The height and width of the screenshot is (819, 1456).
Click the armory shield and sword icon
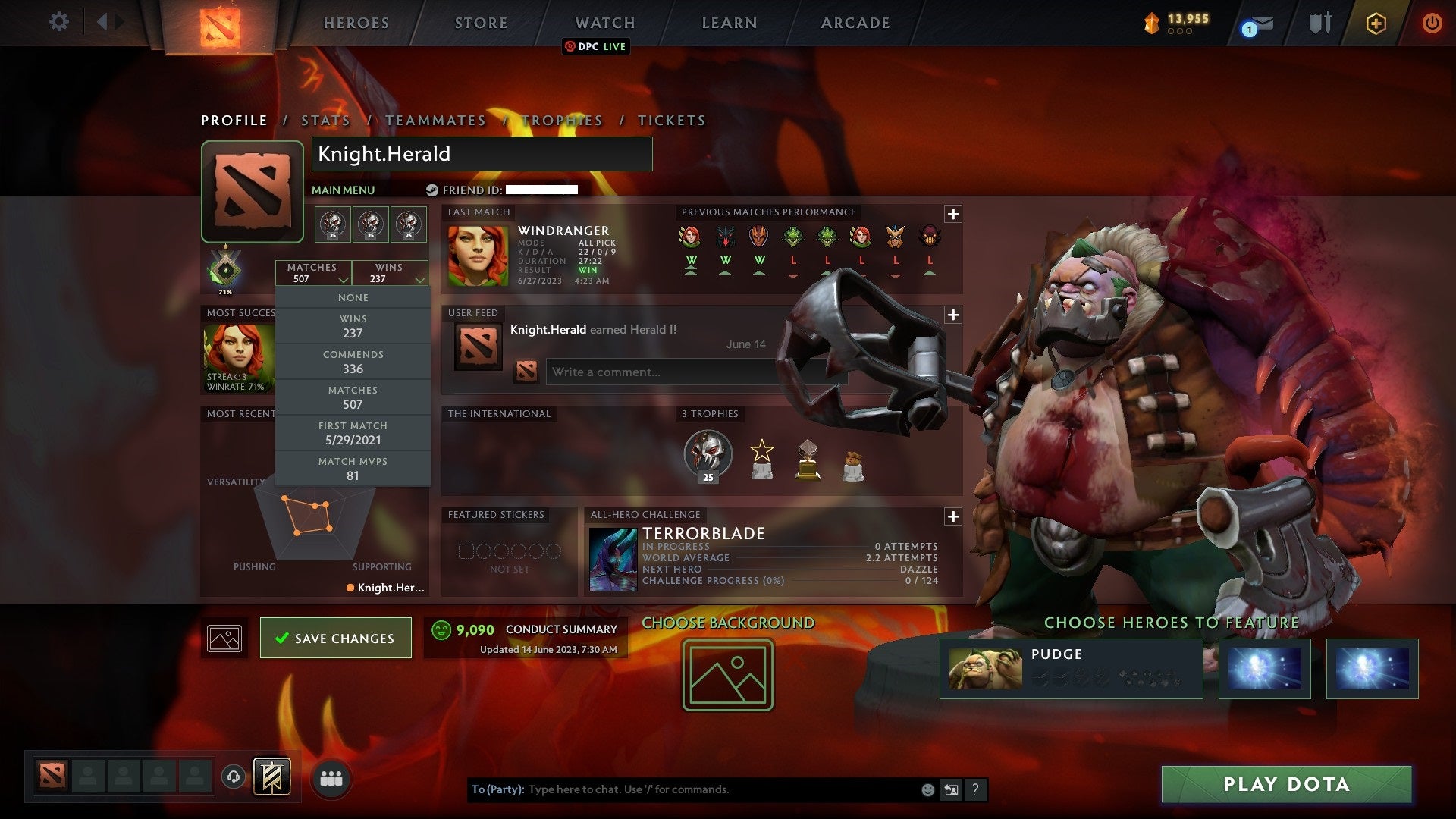click(1319, 24)
